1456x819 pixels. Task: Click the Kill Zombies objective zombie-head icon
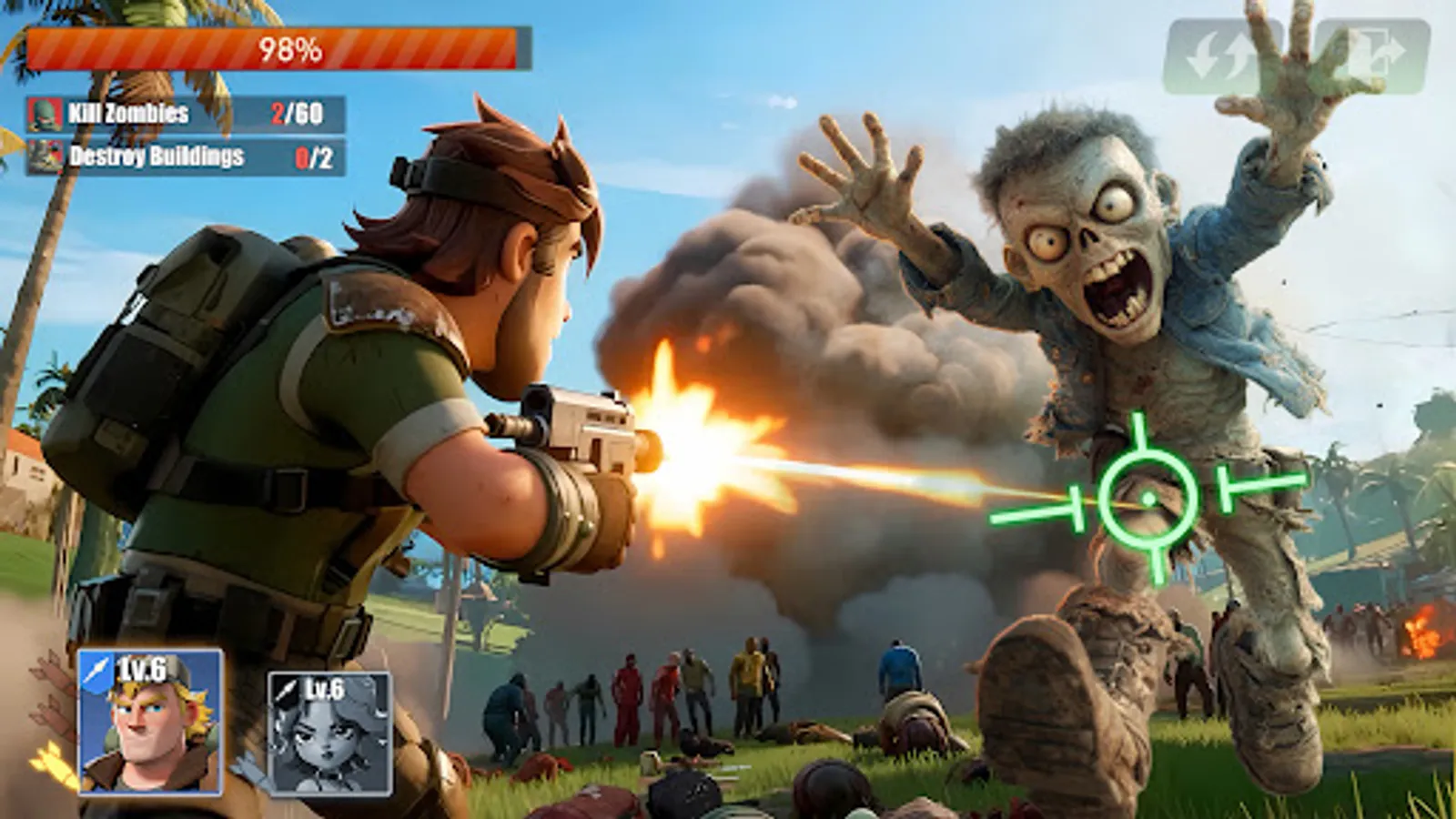pos(44,115)
